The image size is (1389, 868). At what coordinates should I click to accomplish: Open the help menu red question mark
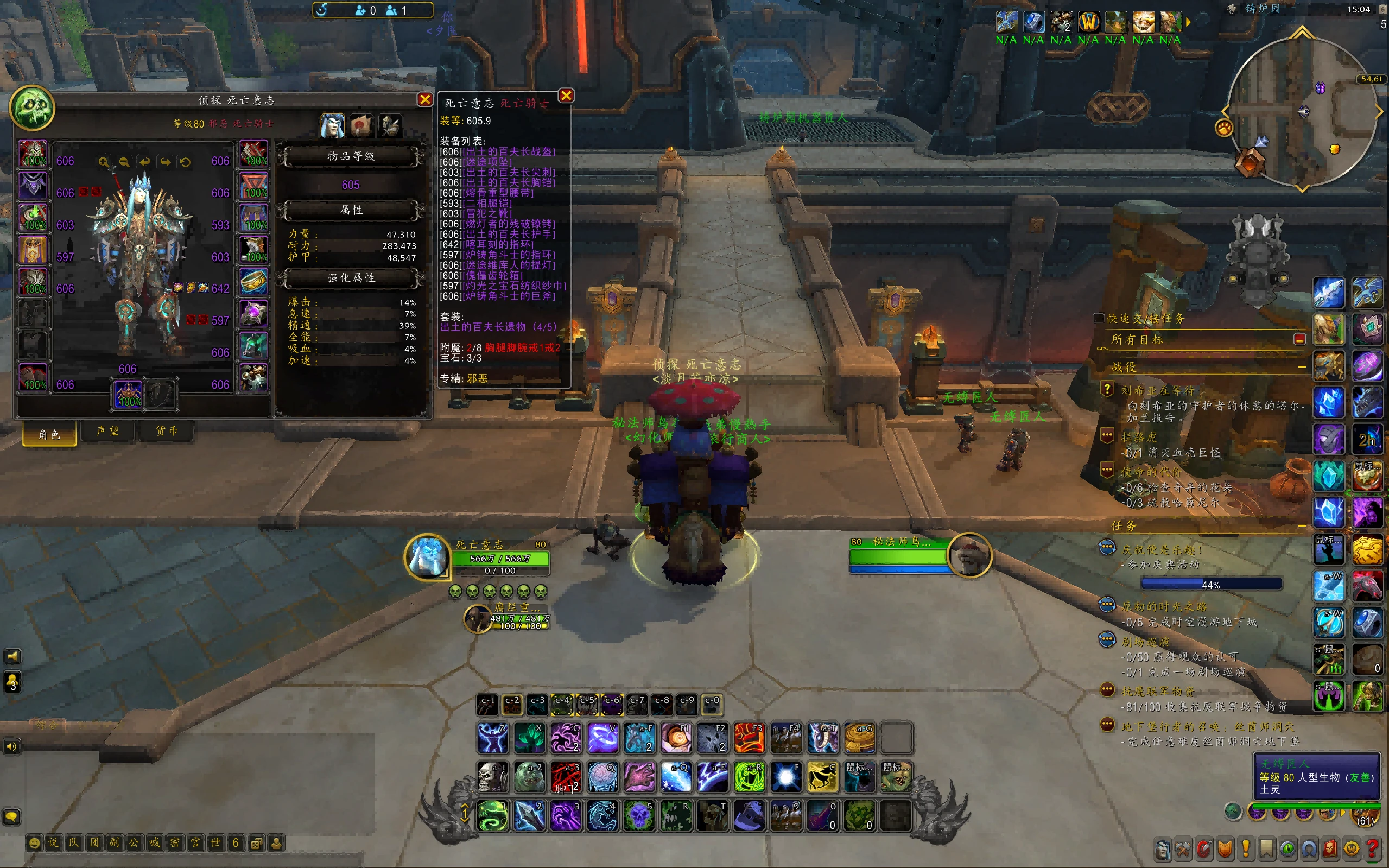(1372, 848)
